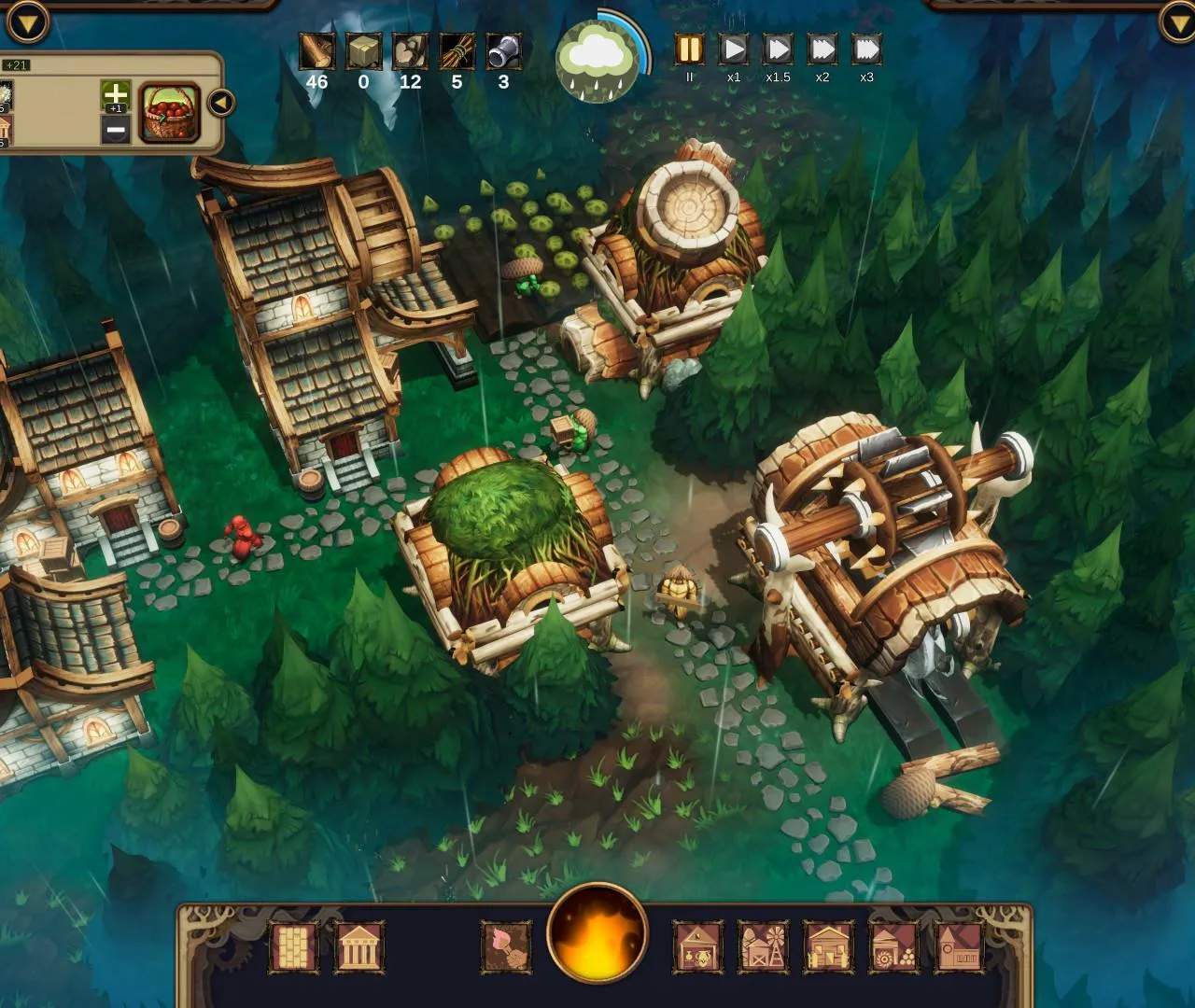Click the central hearth fire orb
The height and width of the screenshot is (1008, 1195).
(x=597, y=931)
